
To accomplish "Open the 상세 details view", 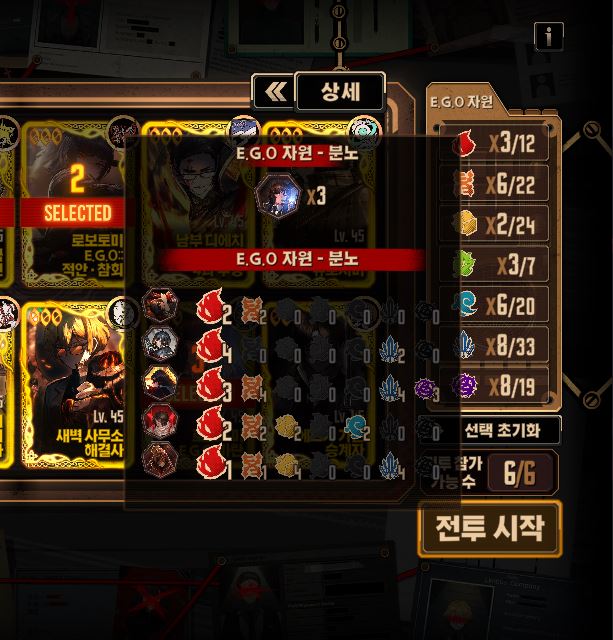I will (340, 93).
